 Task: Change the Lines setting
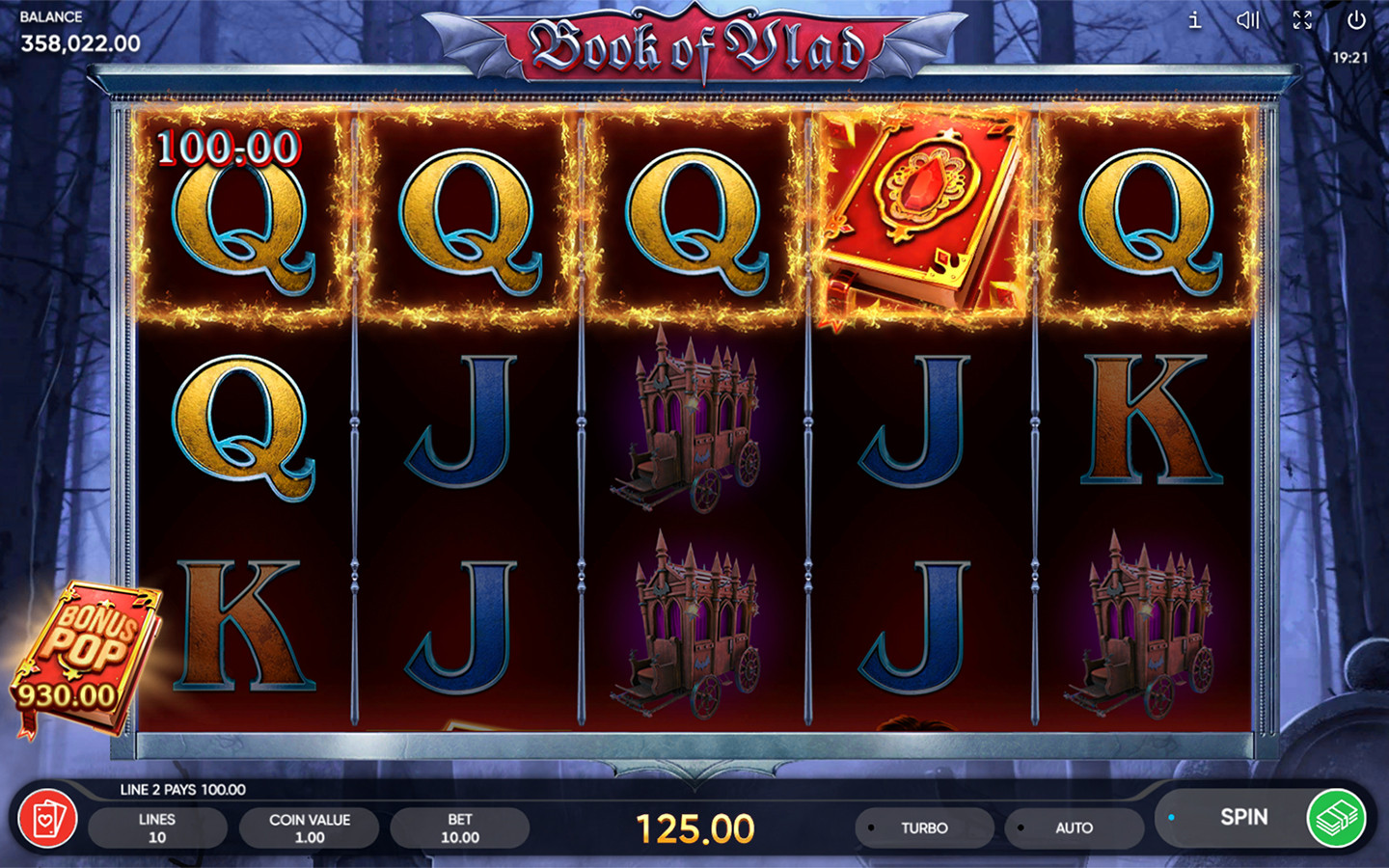(x=157, y=827)
